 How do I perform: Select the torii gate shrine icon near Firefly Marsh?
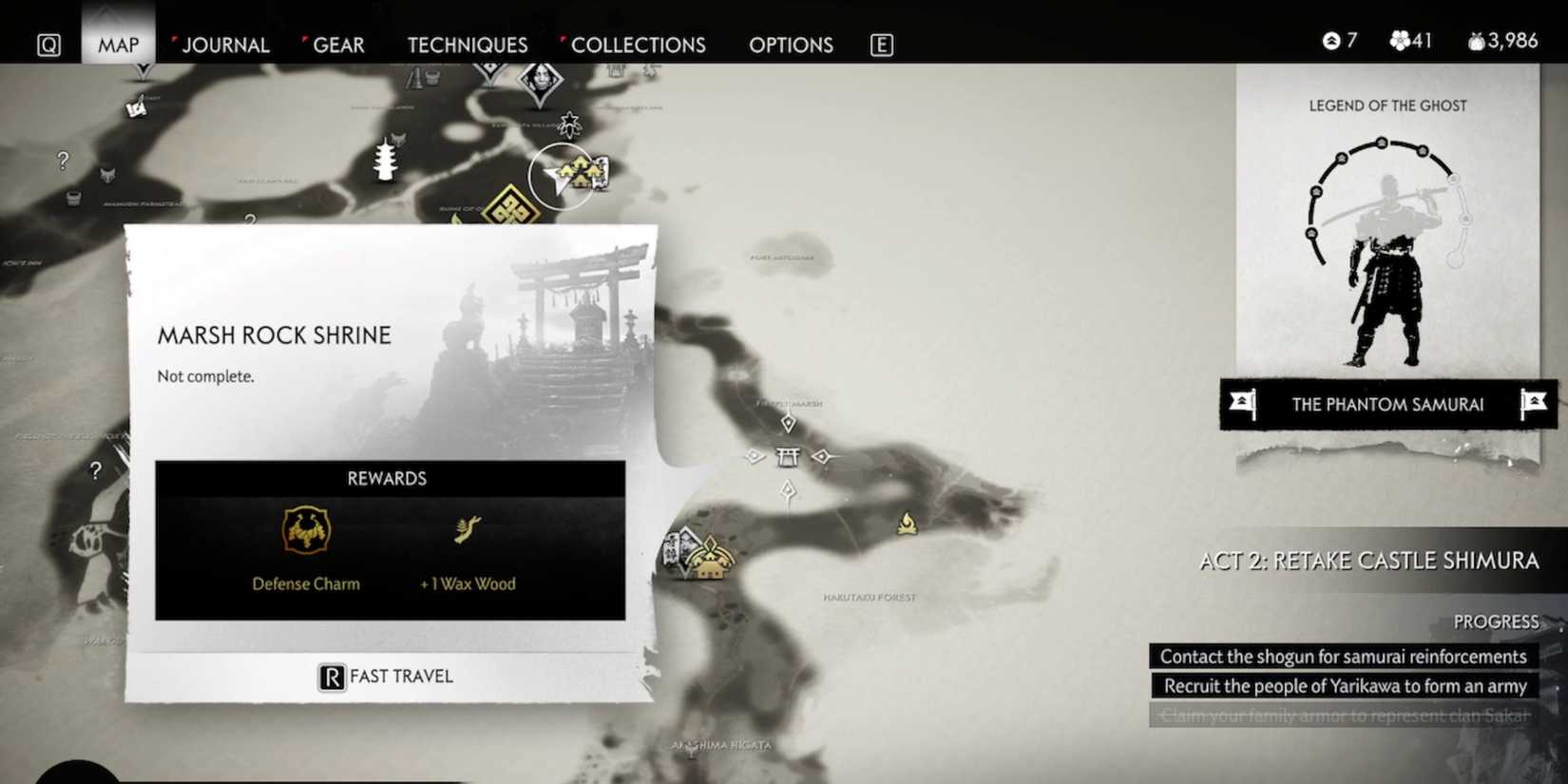click(788, 457)
